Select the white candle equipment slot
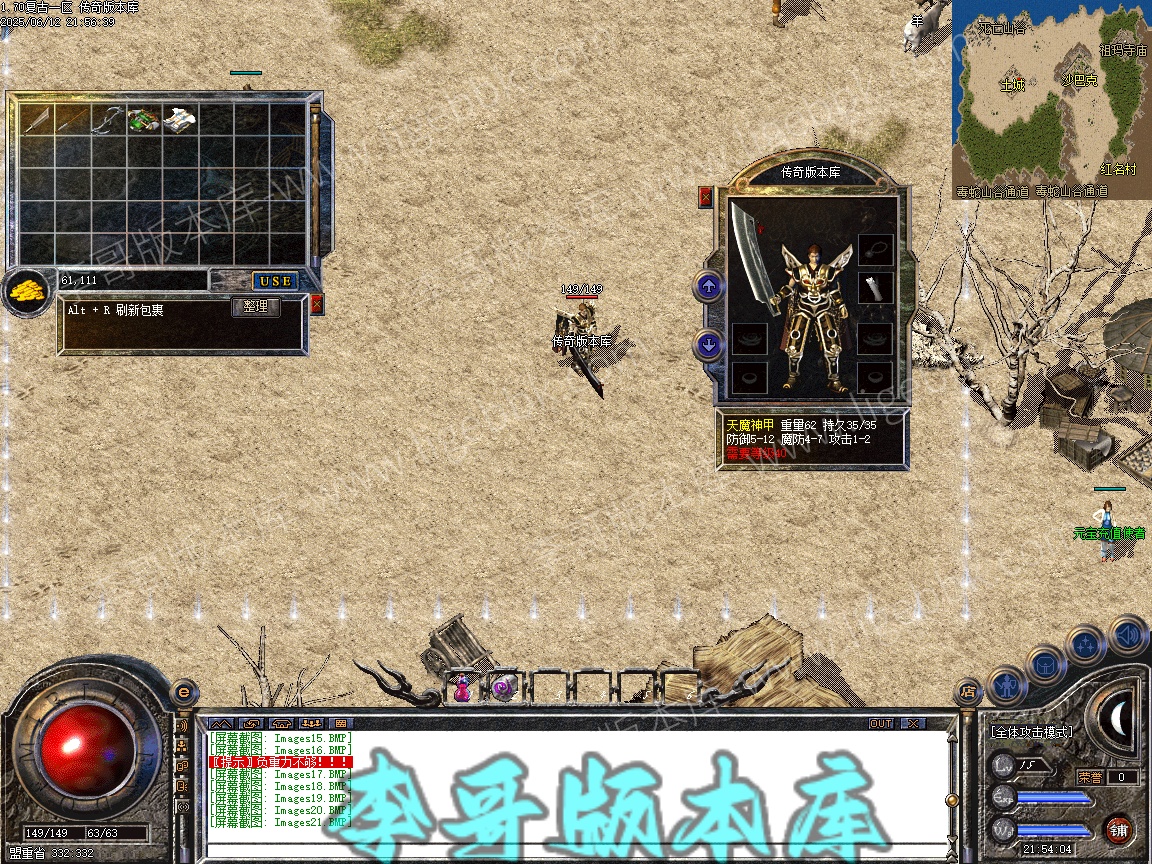 [875, 288]
